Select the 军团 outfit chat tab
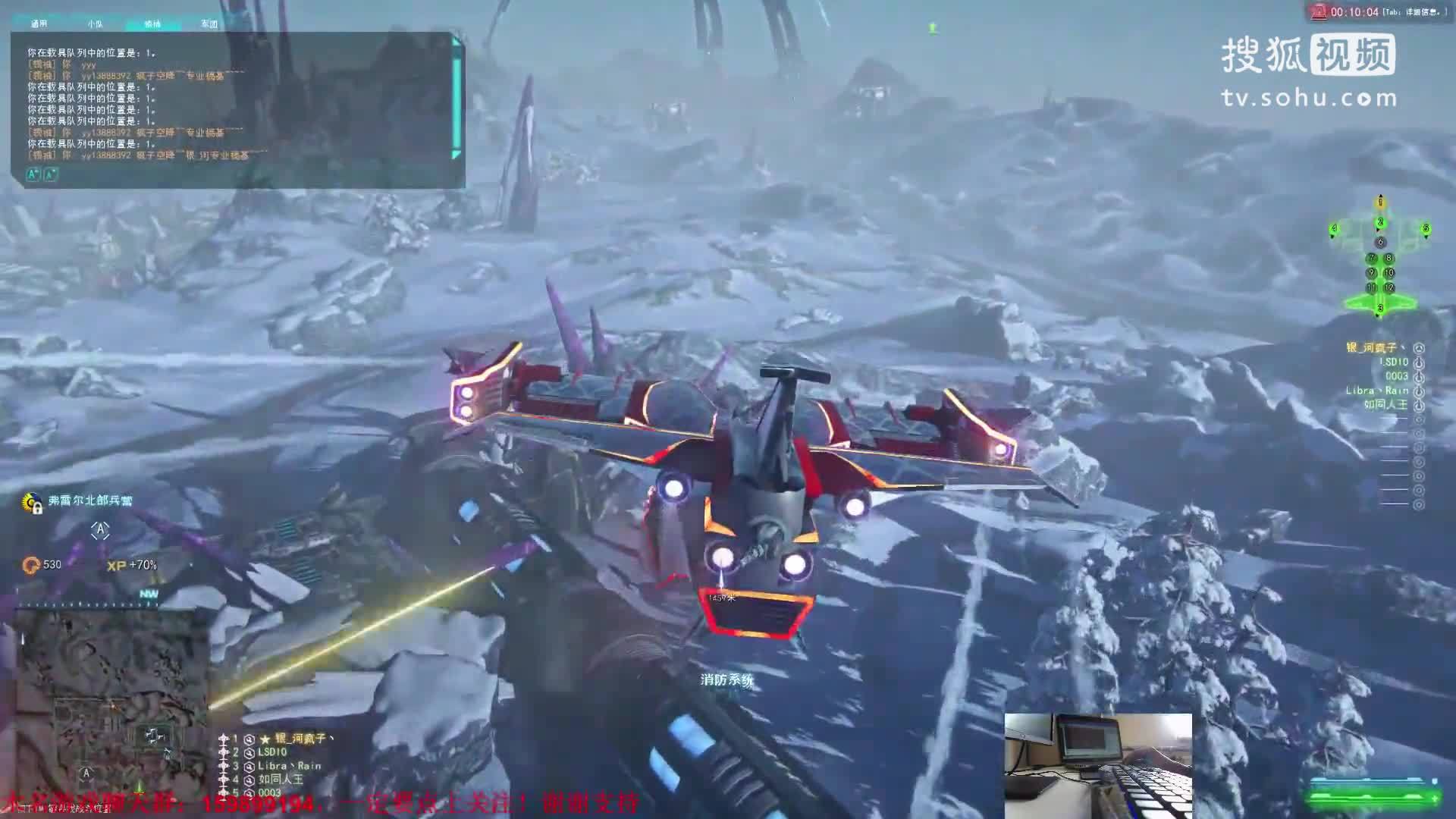The height and width of the screenshot is (819, 1456). 209,24
